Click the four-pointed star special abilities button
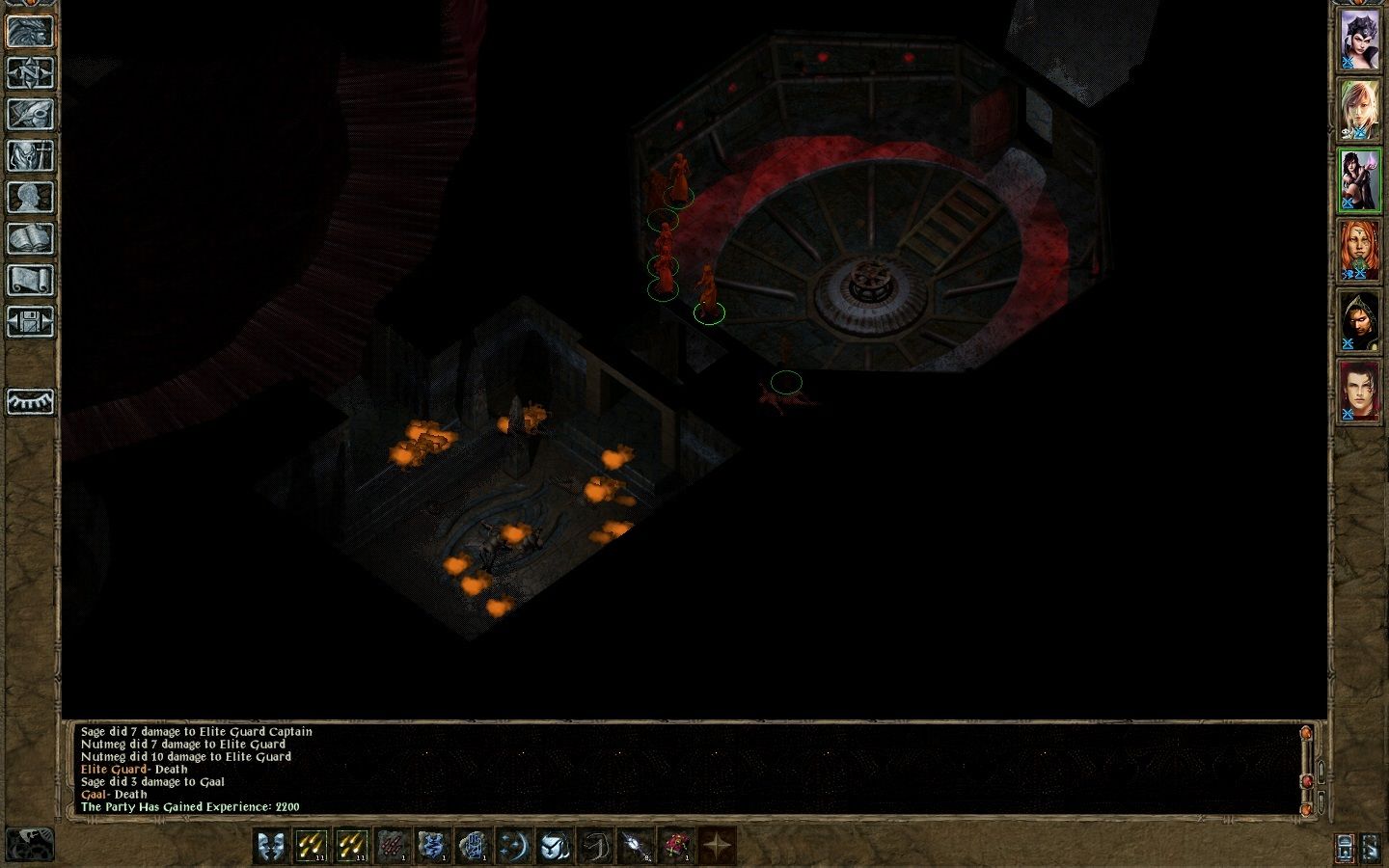The width and height of the screenshot is (1389, 868). pos(717,846)
